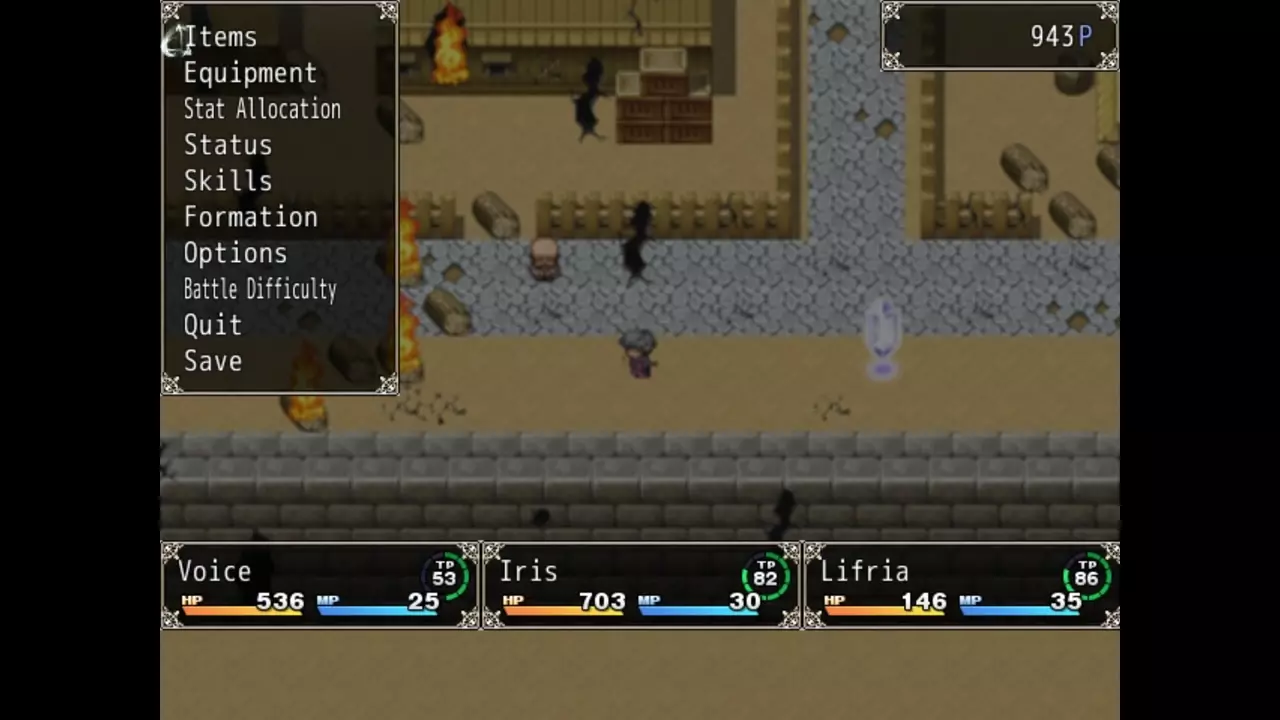Pick Lifria's party status panel
The height and width of the screenshot is (720, 1280).
(961, 586)
